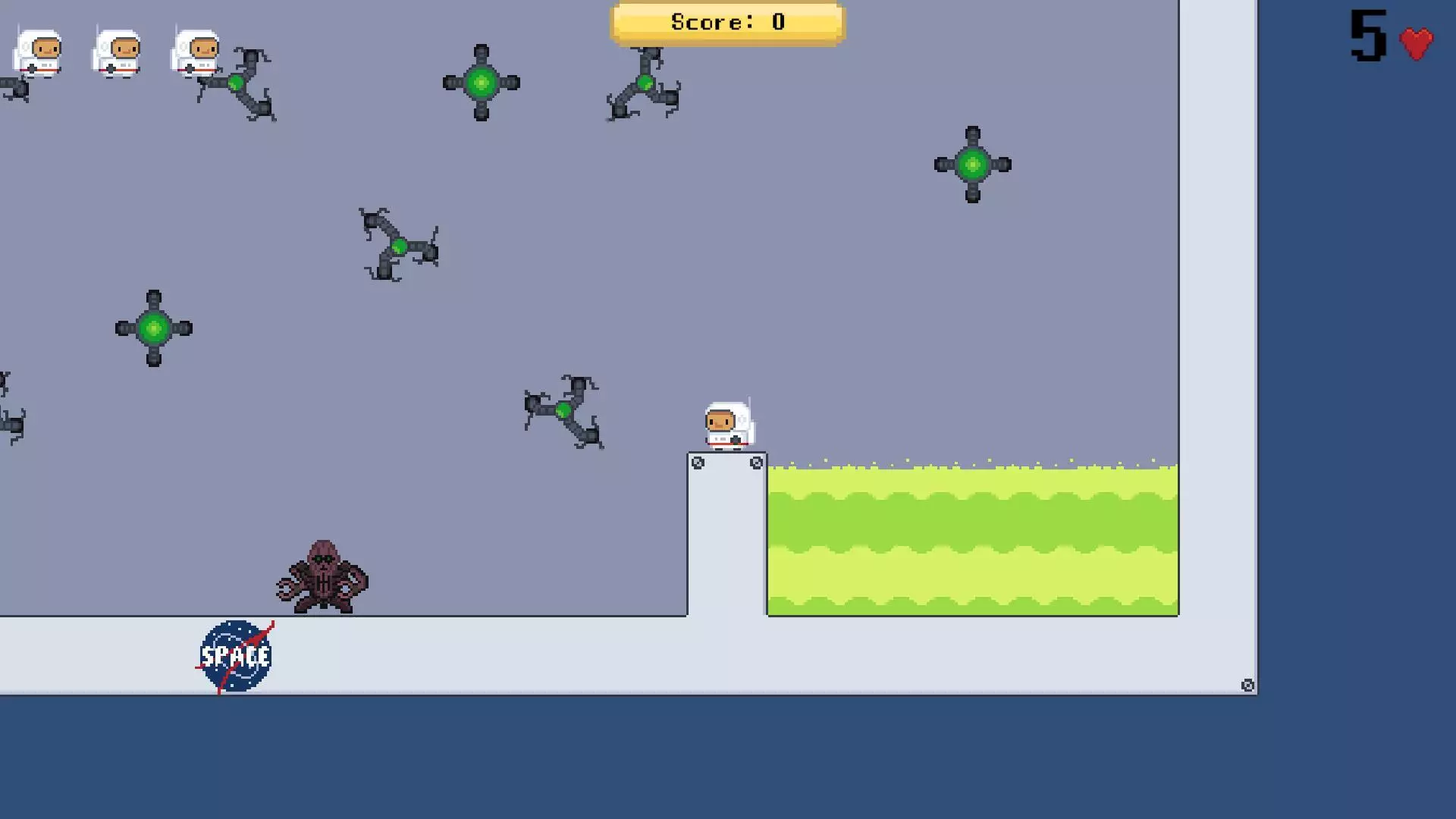Click the green drone near the top center
The height and width of the screenshot is (819, 1456).
(480, 83)
